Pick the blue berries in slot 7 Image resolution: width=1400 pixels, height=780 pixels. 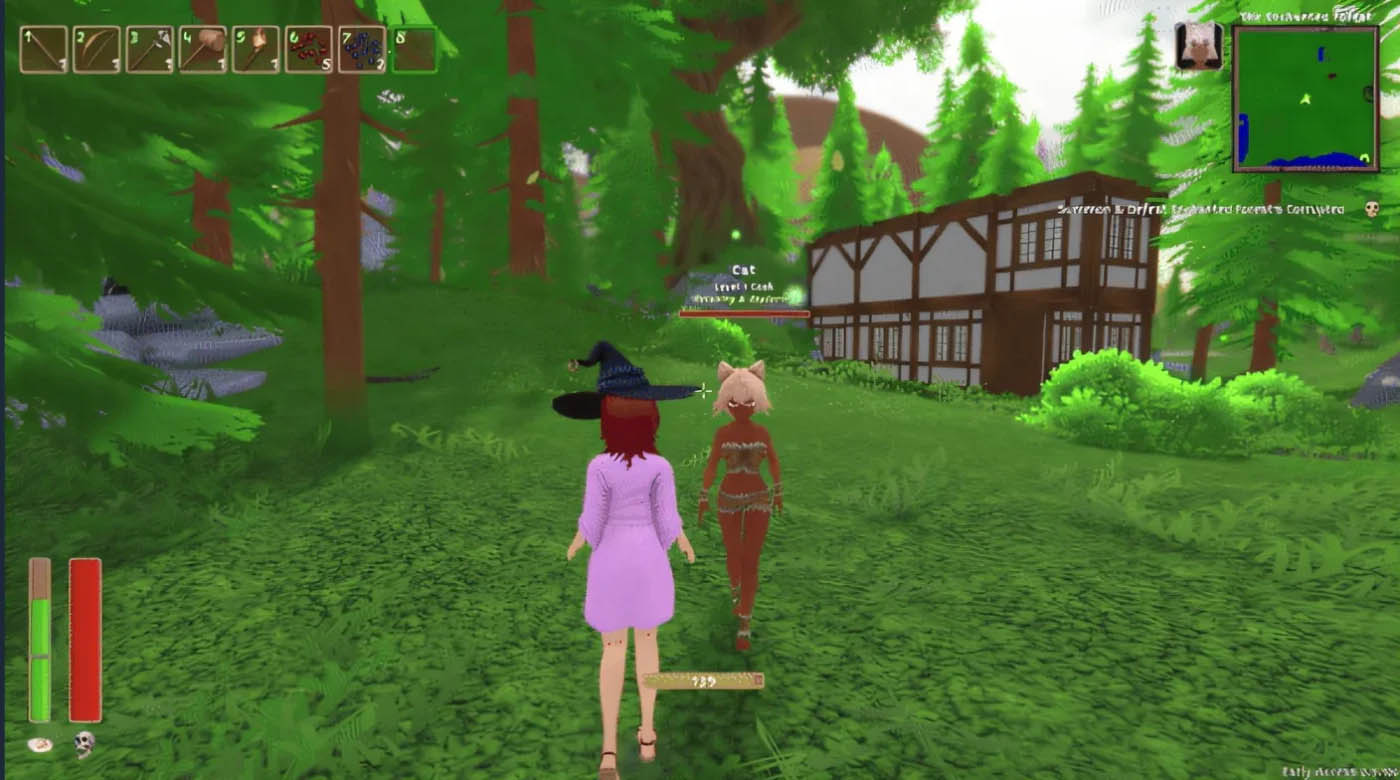[x=362, y=50]
